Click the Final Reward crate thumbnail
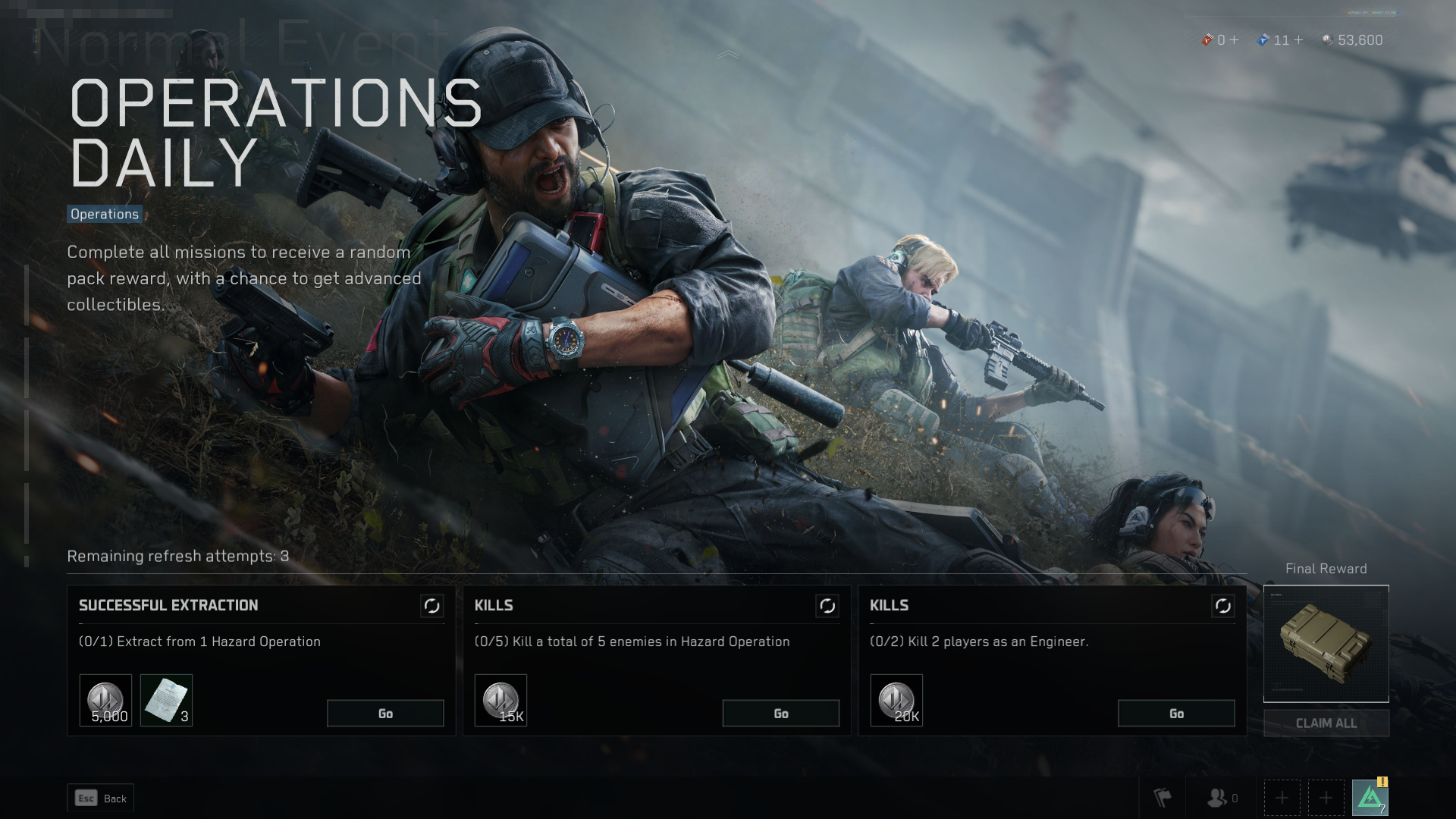Viewport: 1456px width, 819px height. 1326,643
